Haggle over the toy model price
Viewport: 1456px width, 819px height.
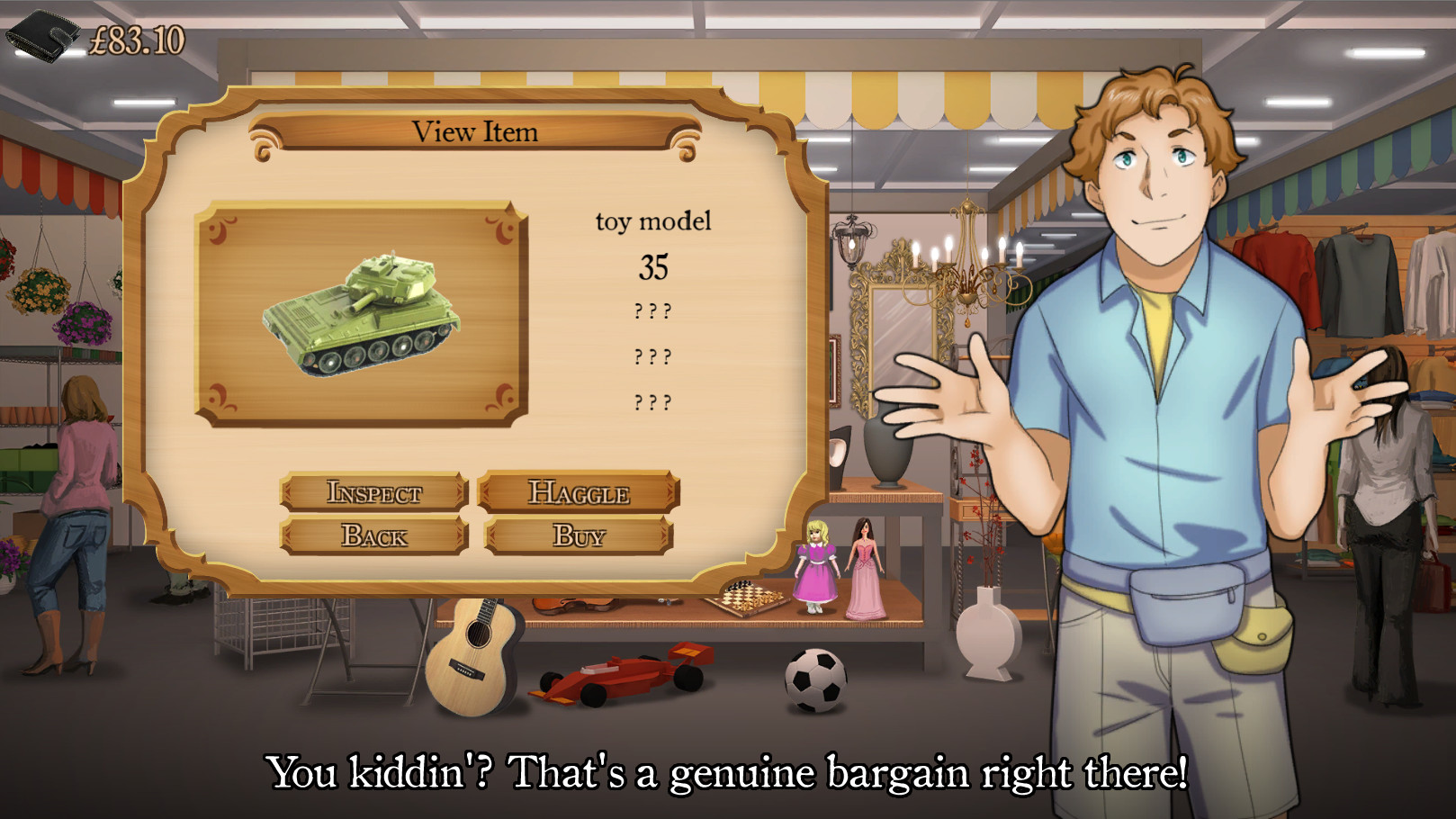click(x=579, y=492)
